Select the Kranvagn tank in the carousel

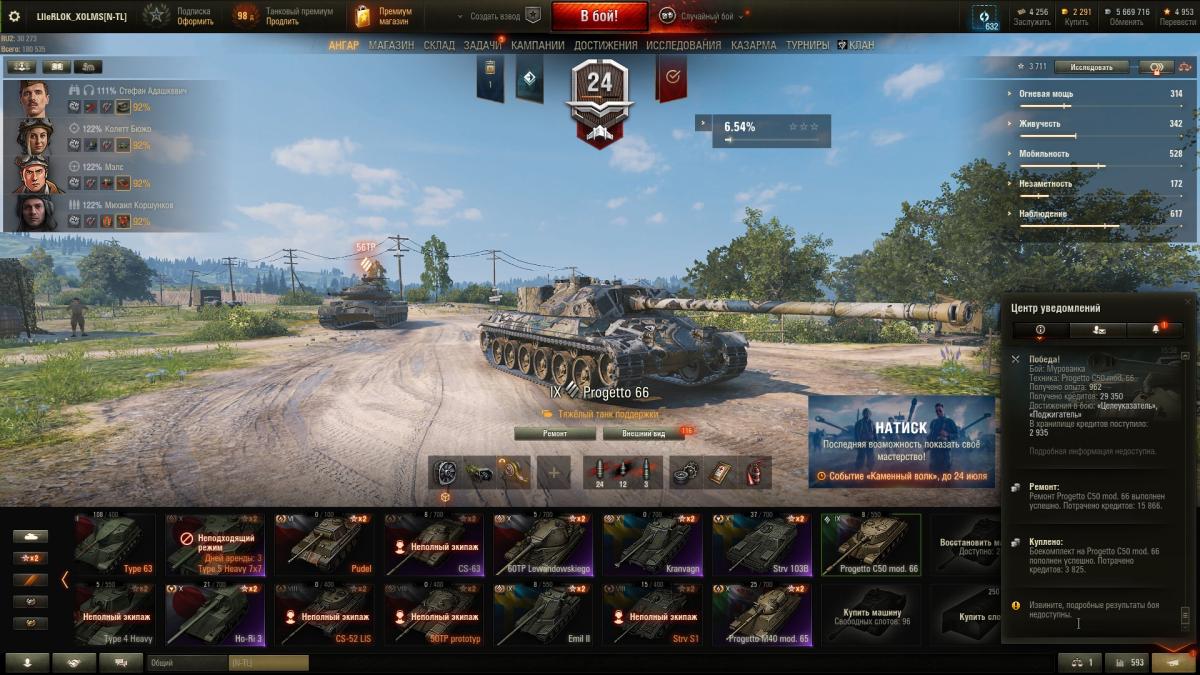pos(657,545)
